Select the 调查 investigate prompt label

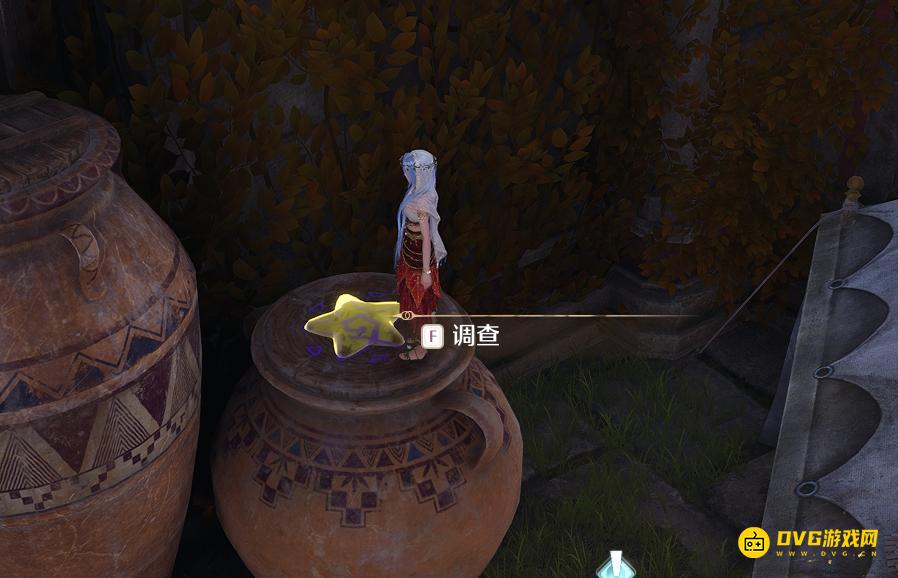(x=475, y=336)
